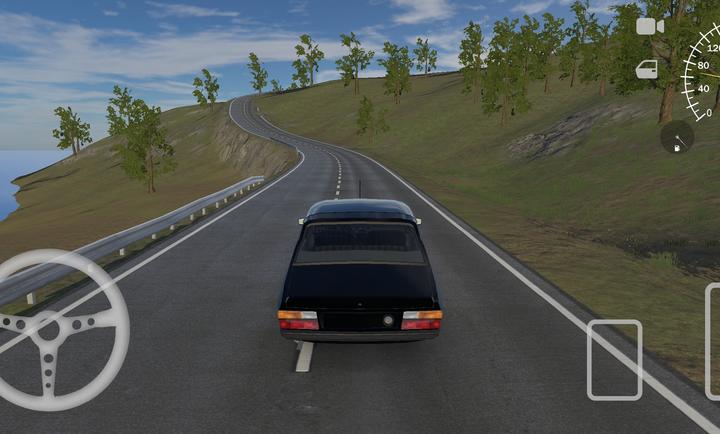Tap the gas pedal at screen edge
The image size is (720, 434).
712,342
